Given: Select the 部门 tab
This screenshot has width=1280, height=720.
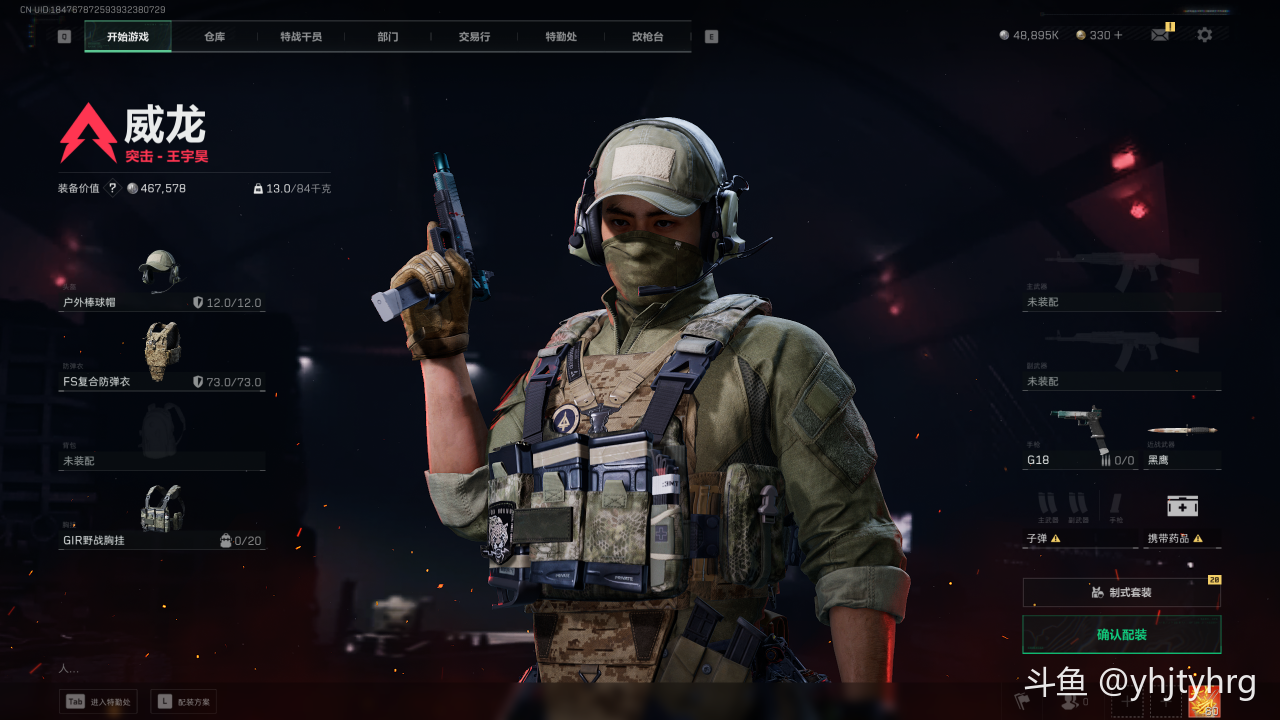Looking at the screenshot, I should coord(388,37).
